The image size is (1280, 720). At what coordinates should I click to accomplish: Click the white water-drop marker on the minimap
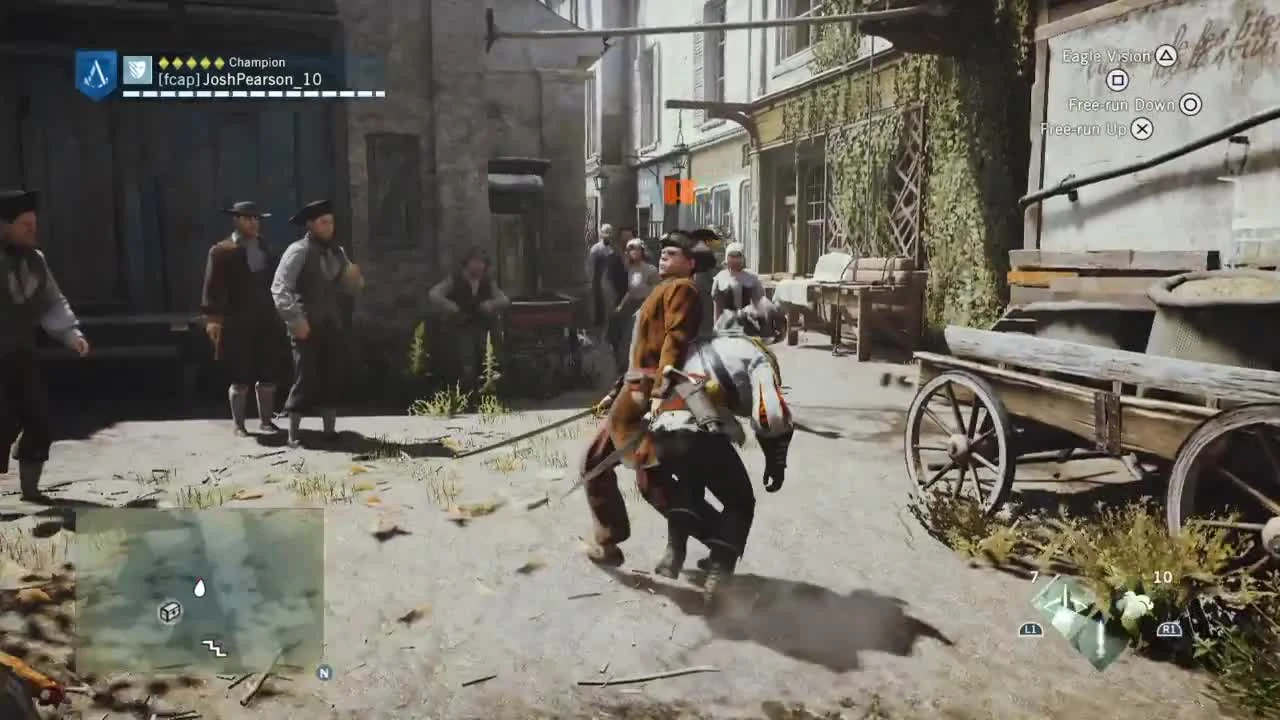coord(199,588)
